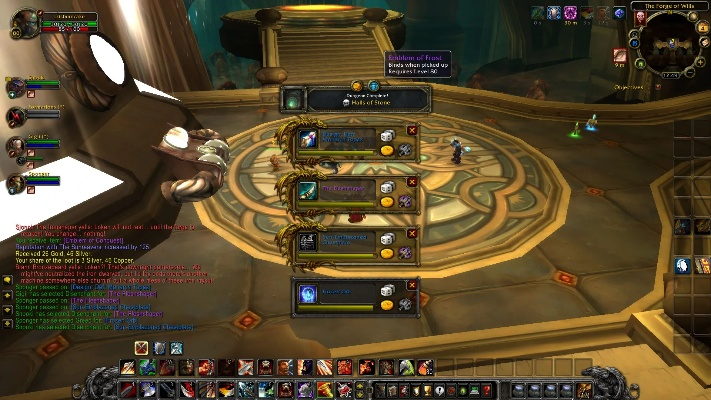Choose Greed on the second loot roll
The width and height of the screenshot is (711, 400).
pos(387,201)
